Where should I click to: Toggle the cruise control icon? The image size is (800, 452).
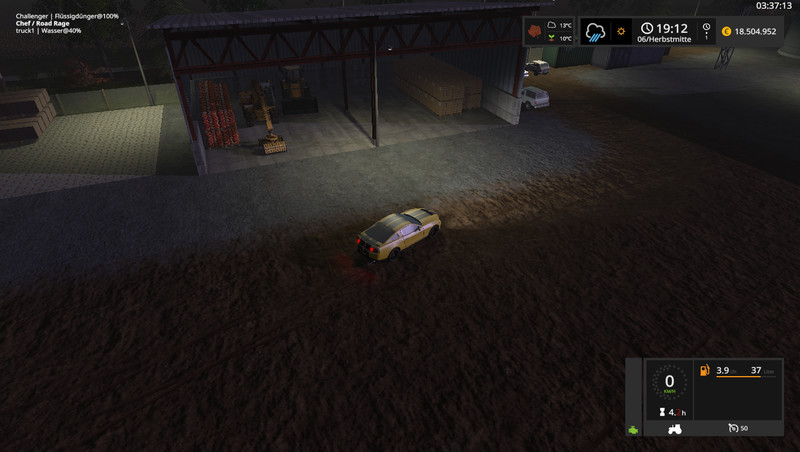(x=733, y=429)
